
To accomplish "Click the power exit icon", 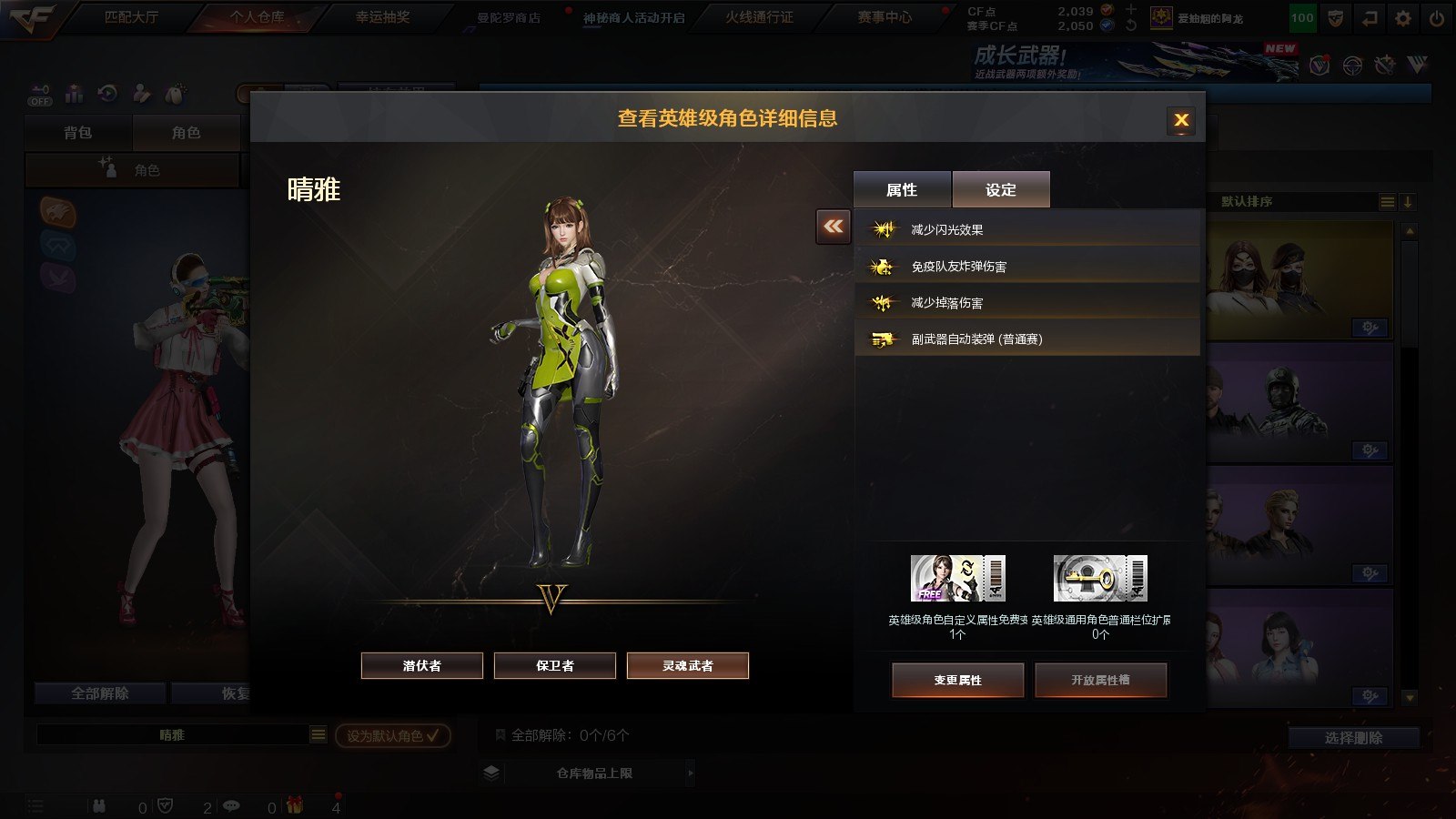I will (1437, 18).
